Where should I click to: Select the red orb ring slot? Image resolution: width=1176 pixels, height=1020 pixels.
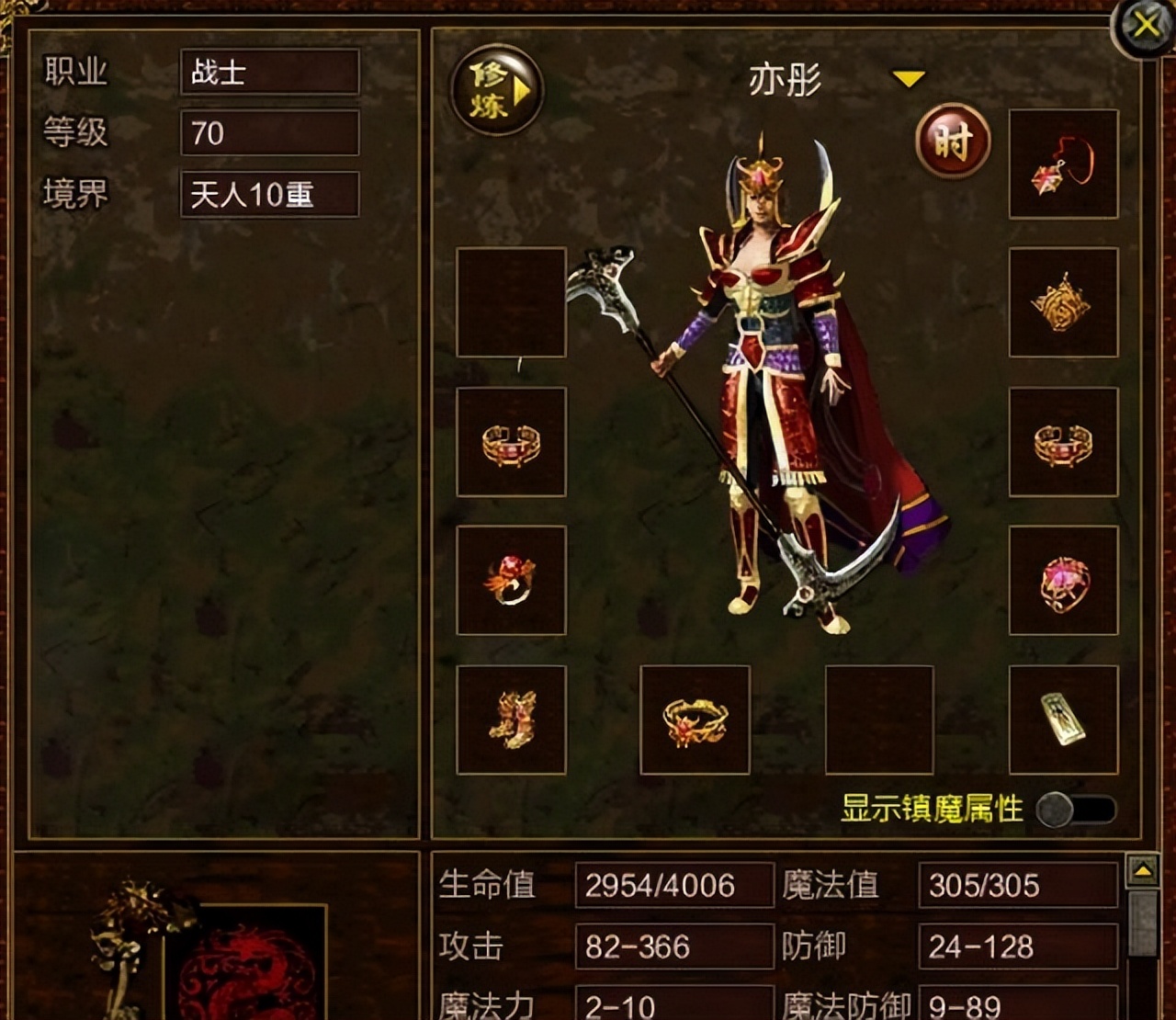(x=511, y=581)
